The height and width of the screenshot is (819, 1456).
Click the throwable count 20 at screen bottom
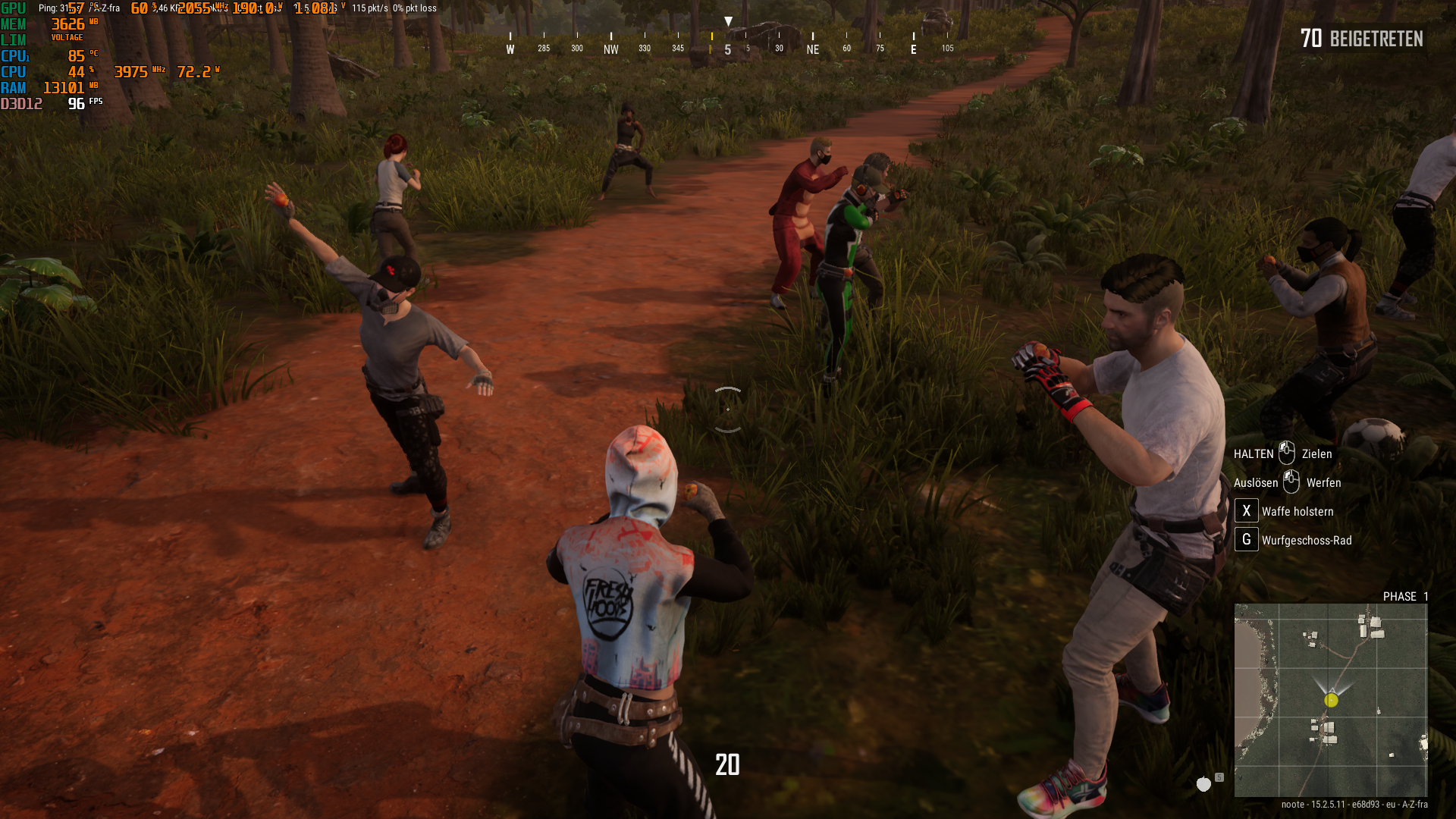click(727, 766)
